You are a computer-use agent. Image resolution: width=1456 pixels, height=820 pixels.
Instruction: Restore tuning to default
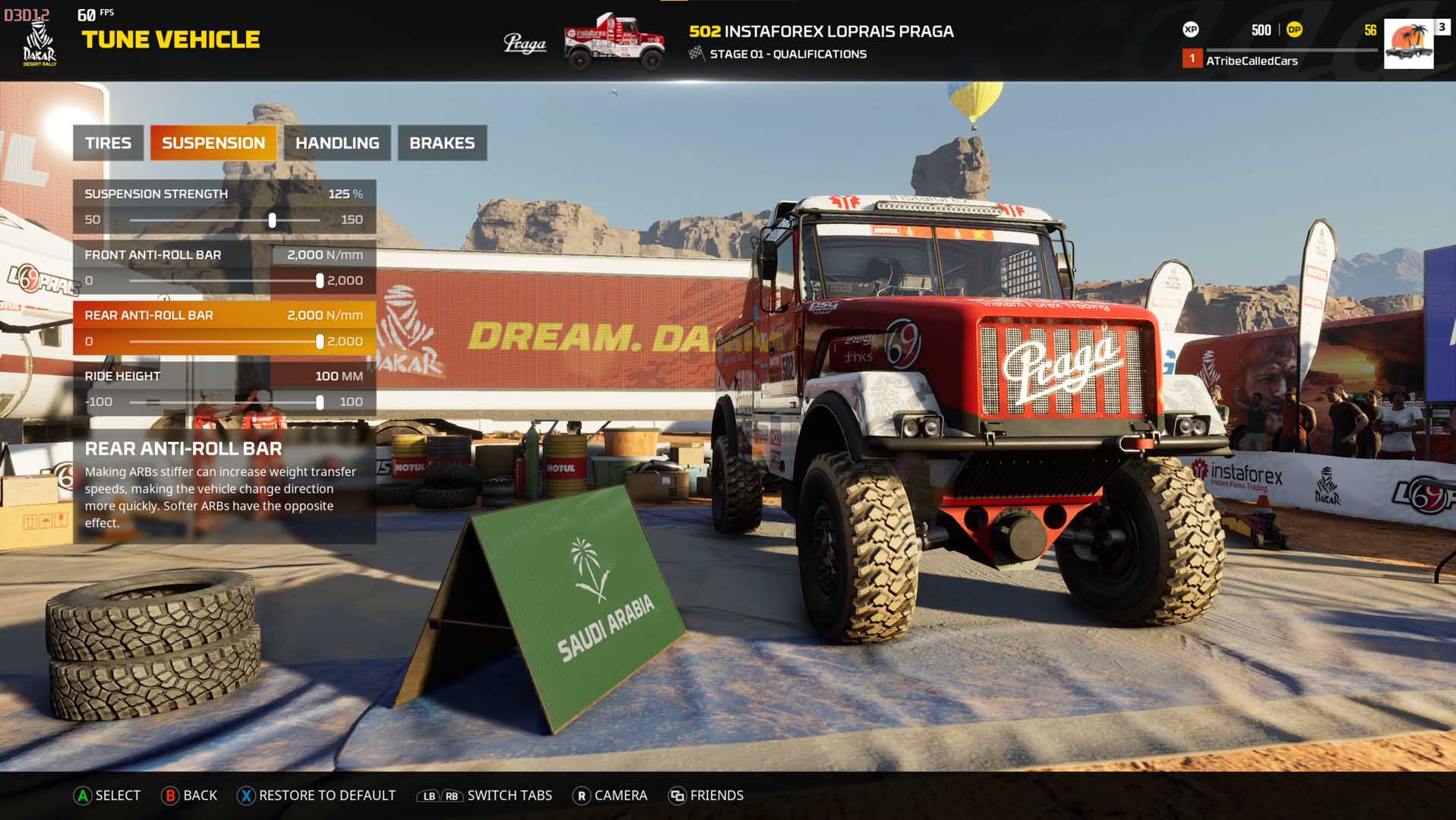pyautogui.click(x=317, y=795)
